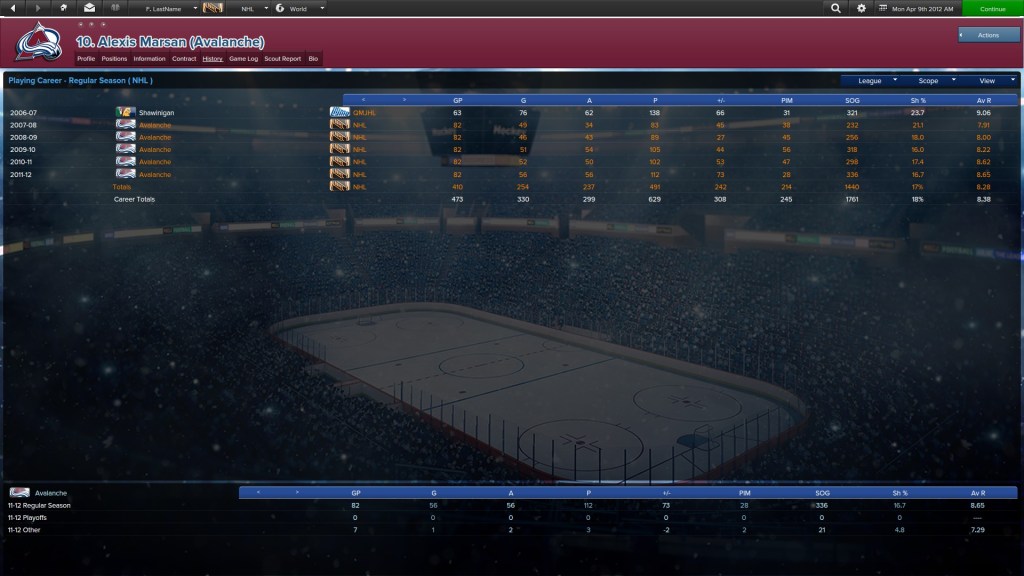The image size is (1024, 576).
Task: Open the home screen icon
Action: [63, 8]
